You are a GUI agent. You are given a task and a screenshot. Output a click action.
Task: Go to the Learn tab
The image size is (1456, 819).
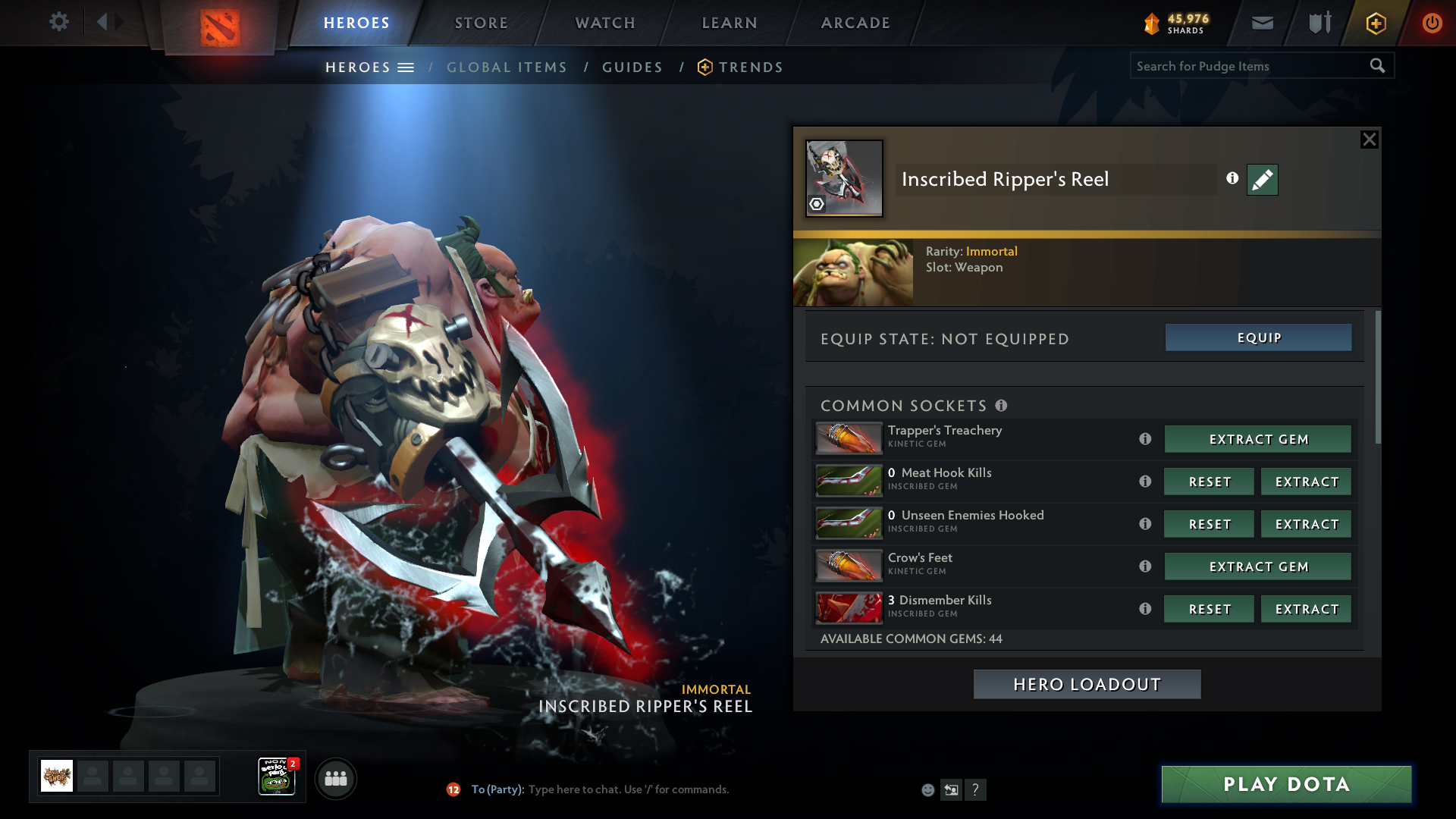coord(730,23)
